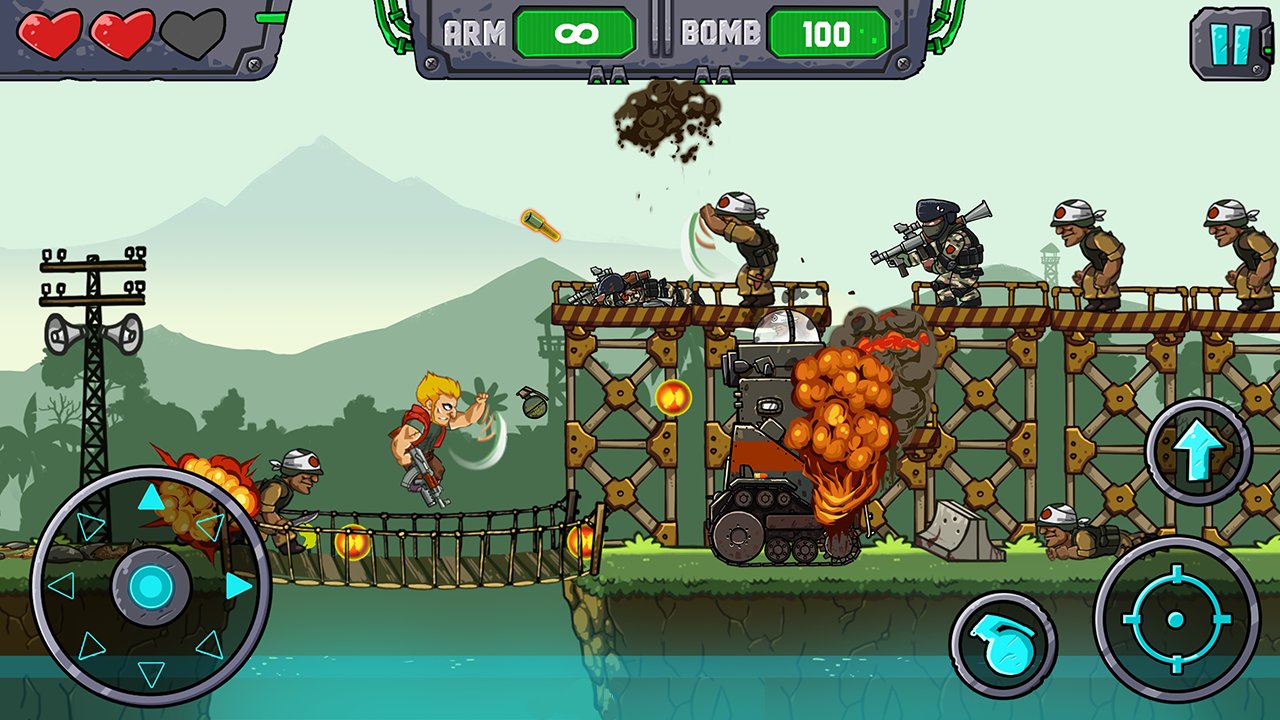Viewport: 1280px width, 720px height.
Task: Pause the game with the top-right button
Action: click(1230, 44)
